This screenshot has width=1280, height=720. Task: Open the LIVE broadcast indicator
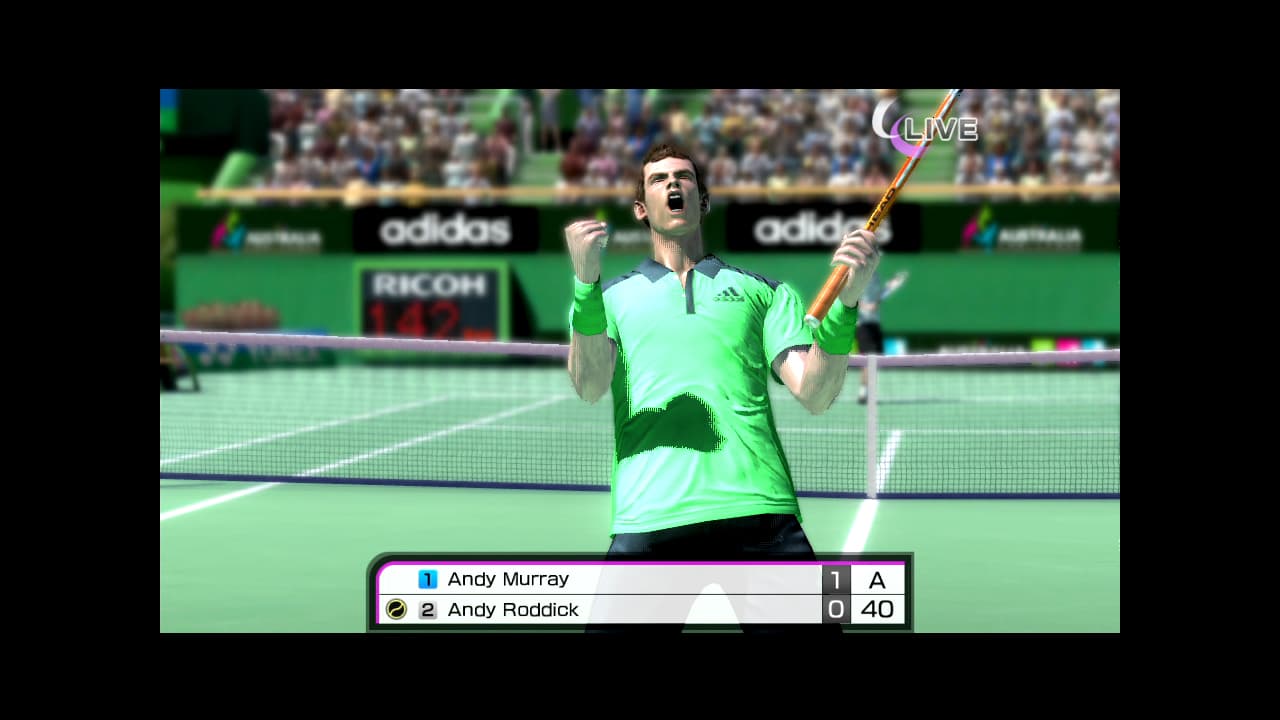click(x=938, y=128)
